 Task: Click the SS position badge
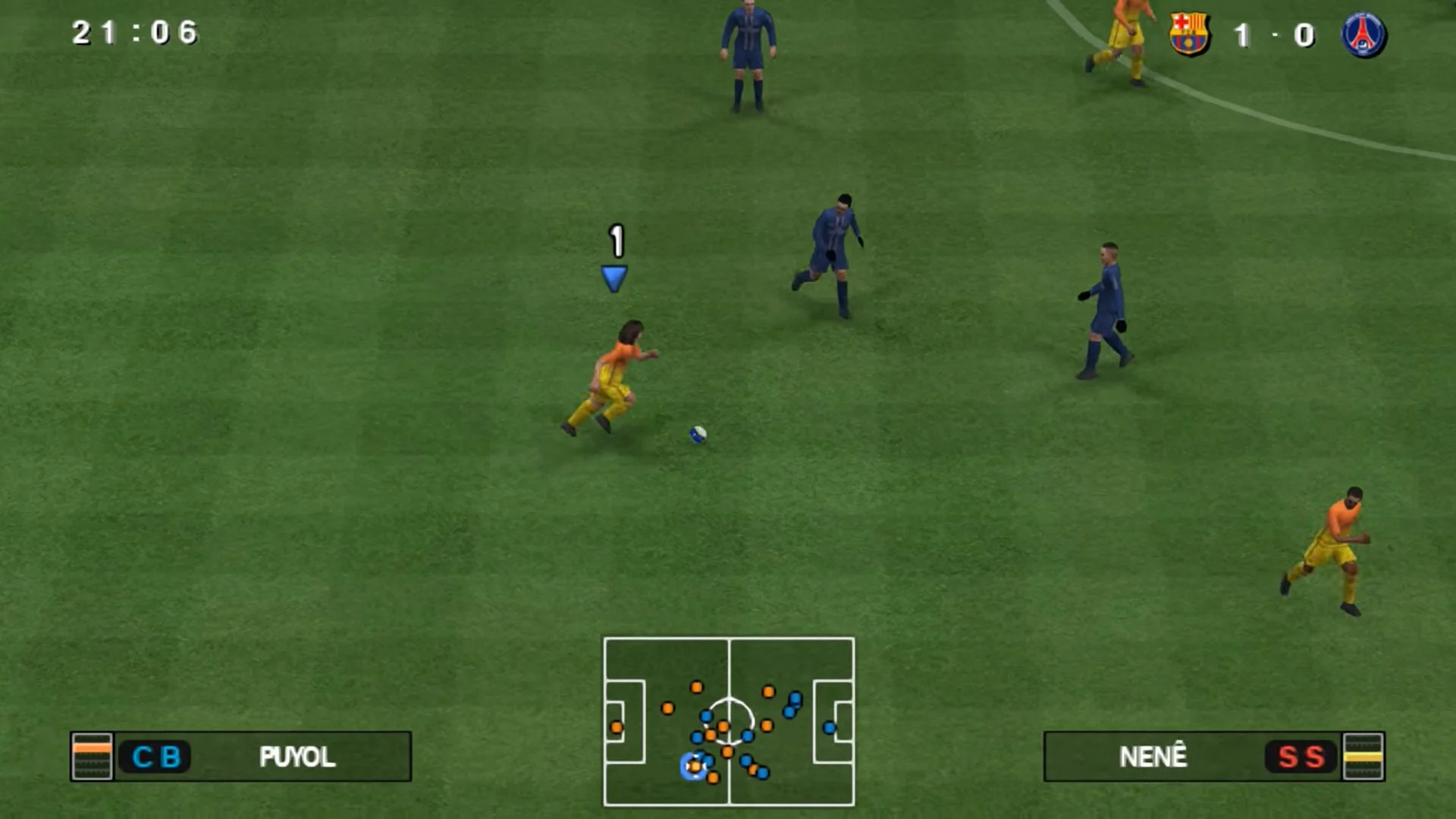pos(1300,756)
